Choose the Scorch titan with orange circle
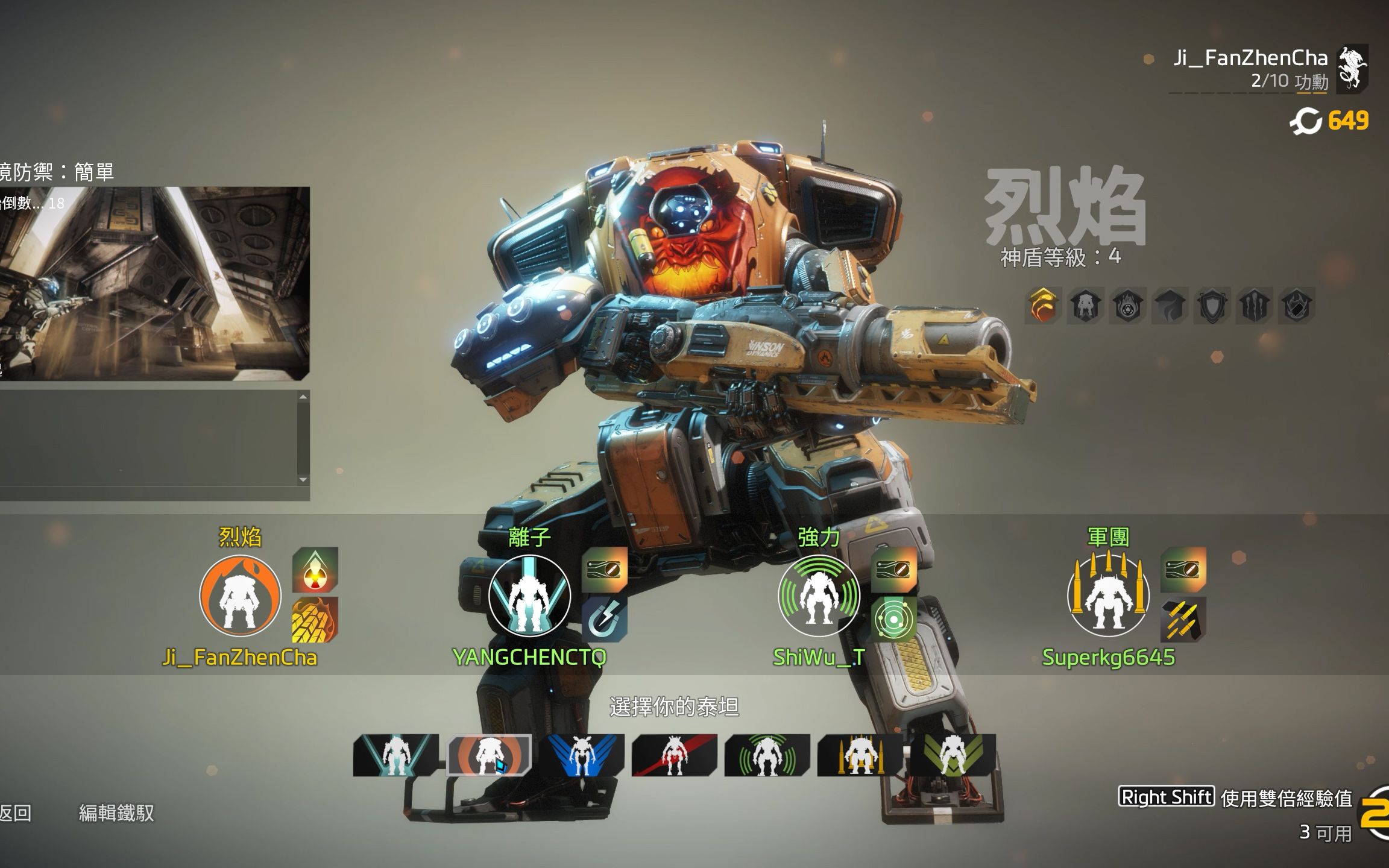1389x868 pixels. 489,755
